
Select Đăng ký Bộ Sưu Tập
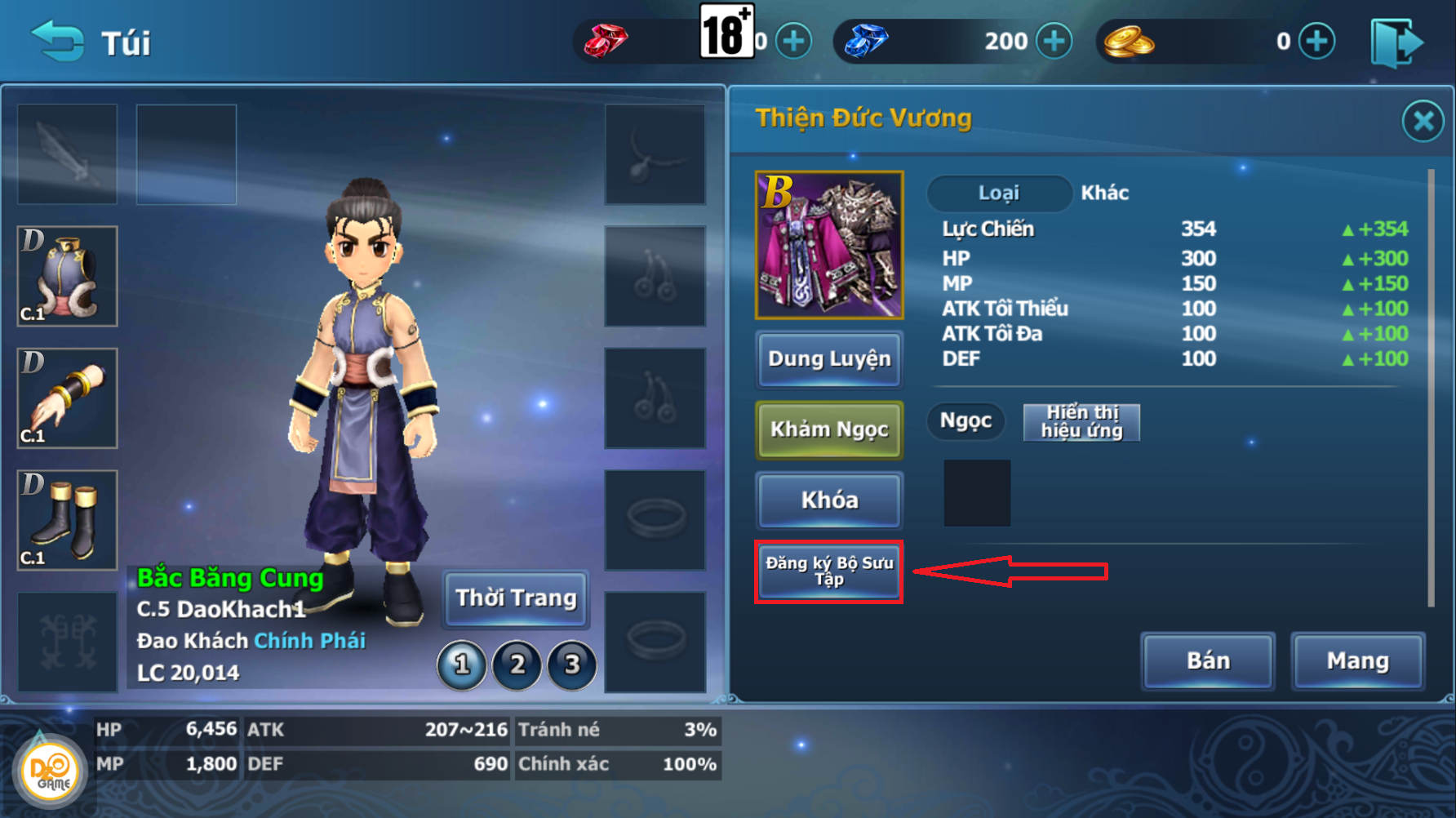point(829,571)
